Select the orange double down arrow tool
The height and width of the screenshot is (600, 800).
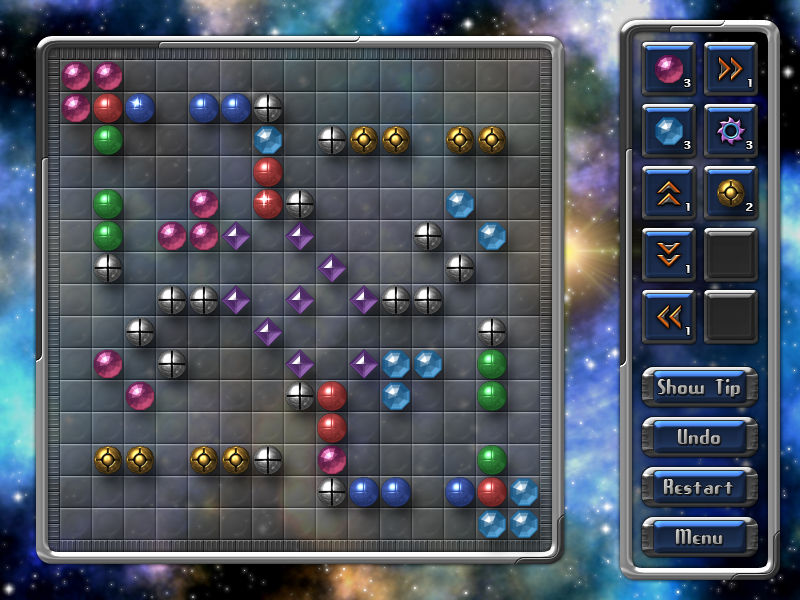pos(668,254)
